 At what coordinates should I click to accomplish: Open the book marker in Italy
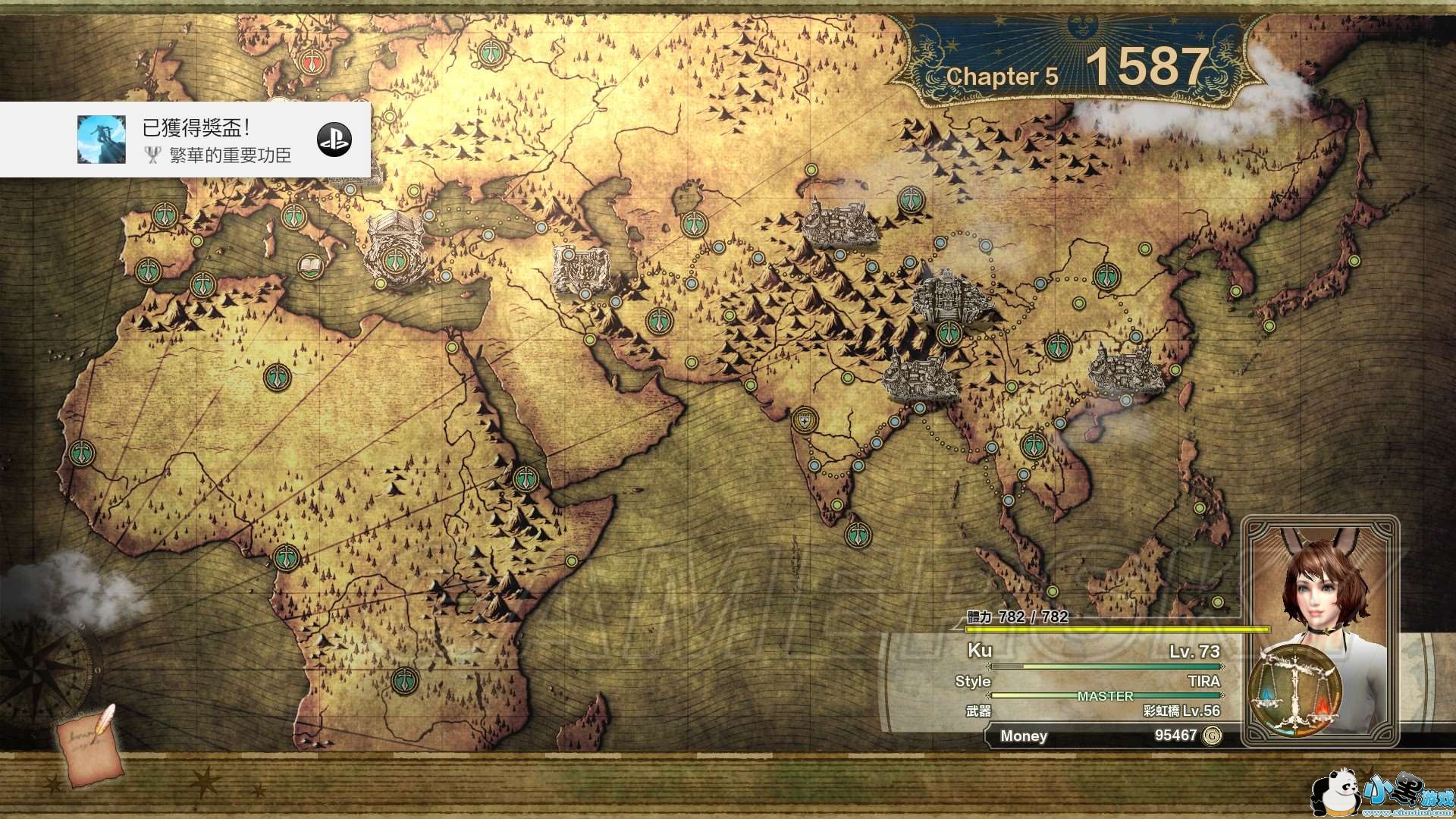pyautogui.click(x=310, y=265)
